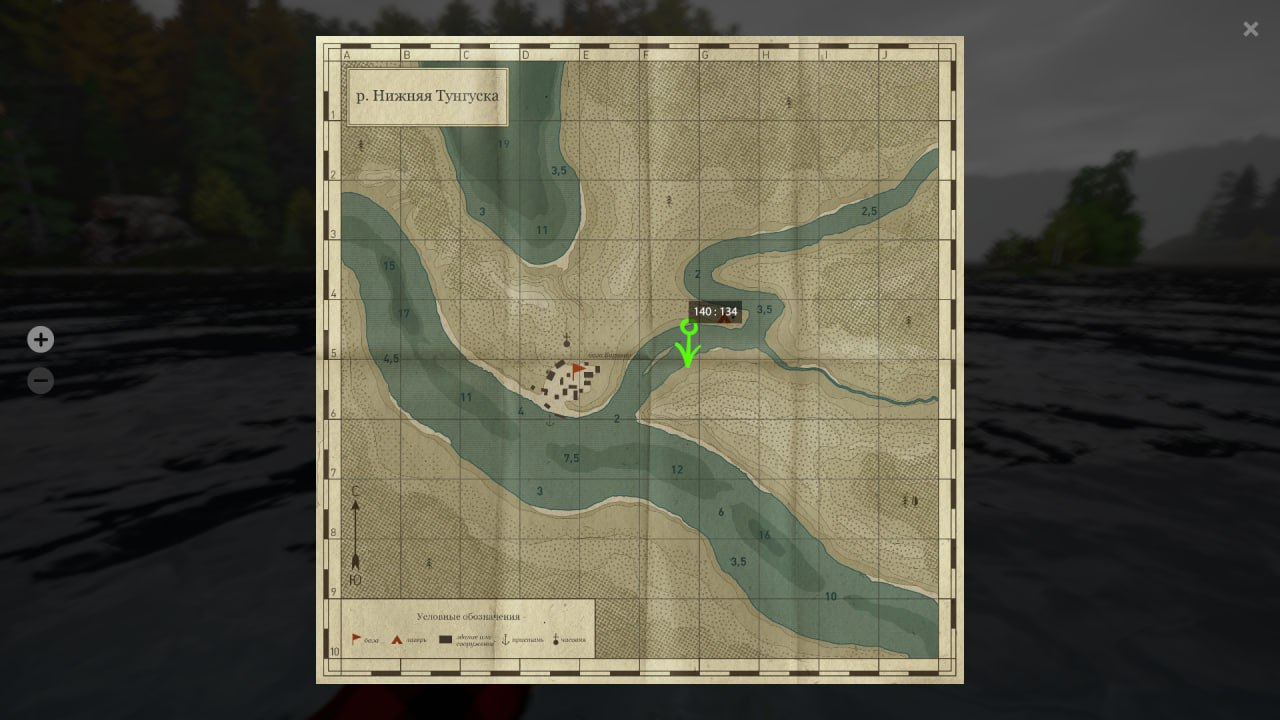Image resolution: width=1280 pixels, height=720 pixels.
Task: Close the map view
Action: pos(1250,29)
